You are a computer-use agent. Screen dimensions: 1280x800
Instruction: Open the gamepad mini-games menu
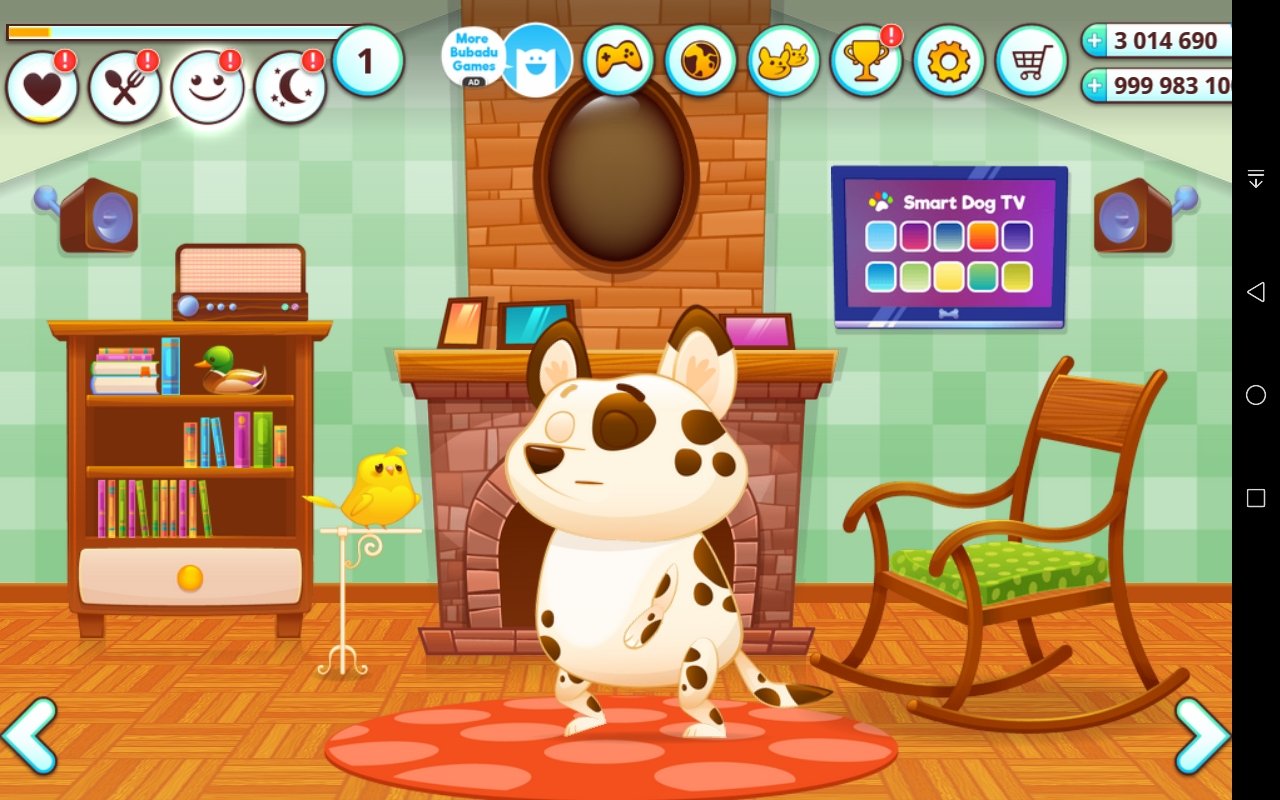[x=618, y=61]
